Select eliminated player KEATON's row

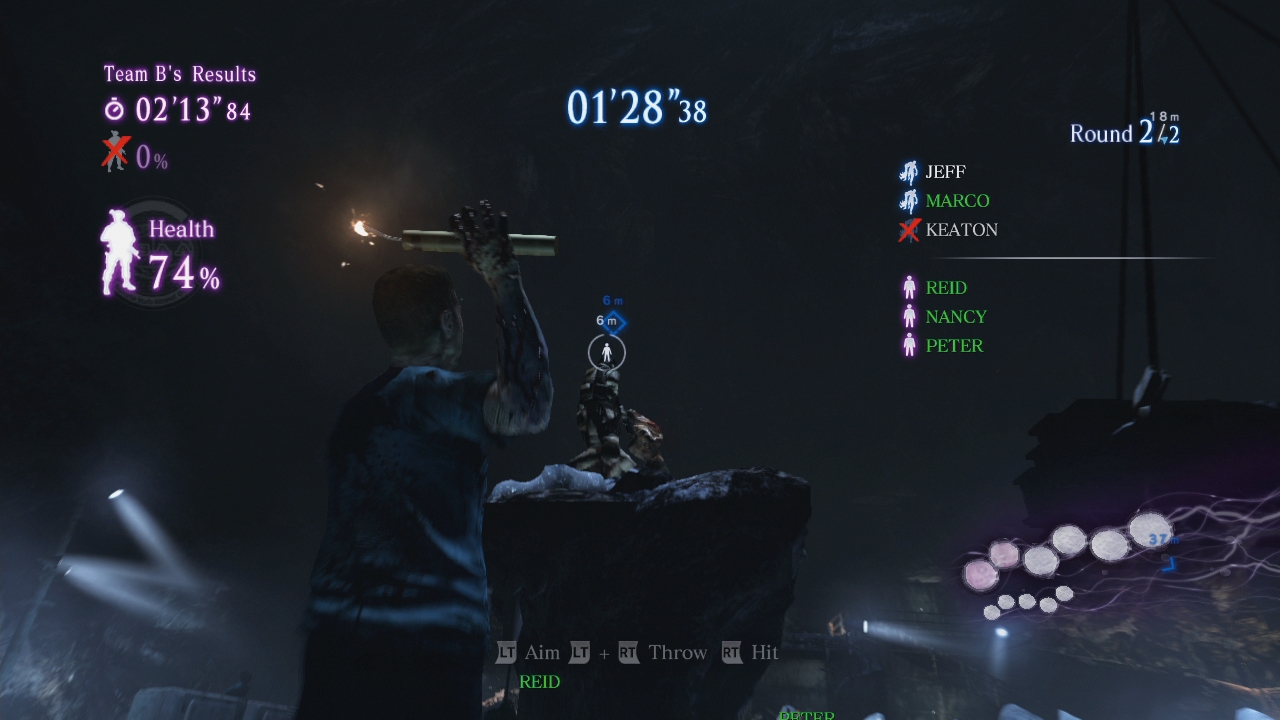tap(961, 230)
